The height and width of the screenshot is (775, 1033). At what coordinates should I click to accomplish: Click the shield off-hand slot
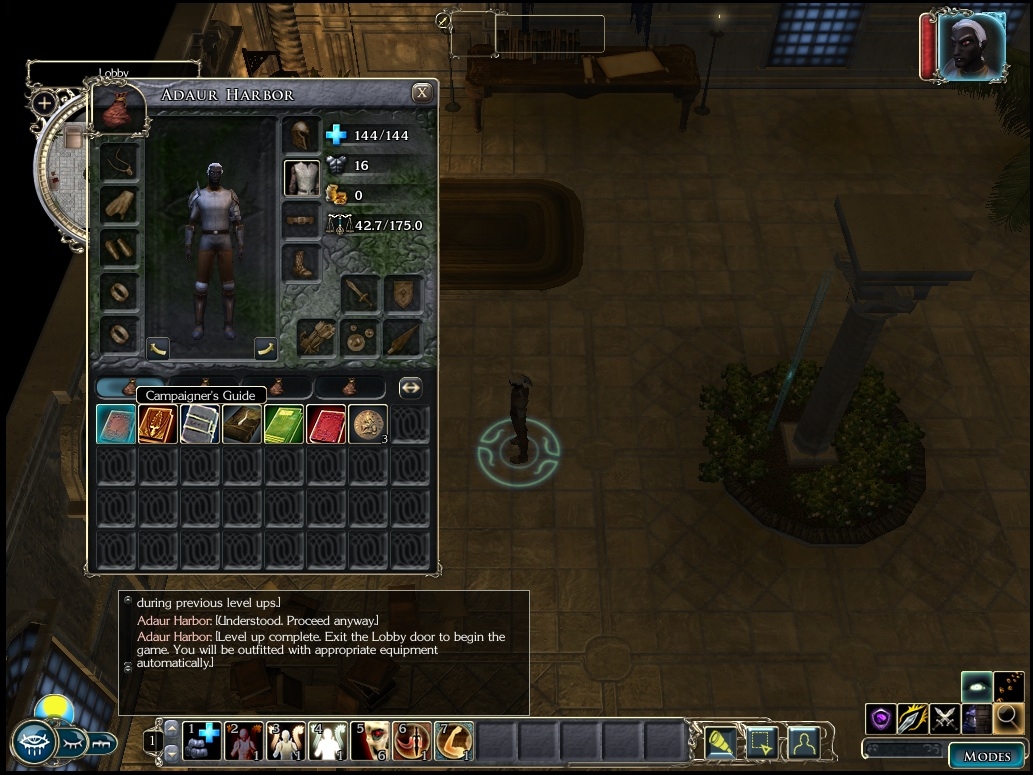403,293
